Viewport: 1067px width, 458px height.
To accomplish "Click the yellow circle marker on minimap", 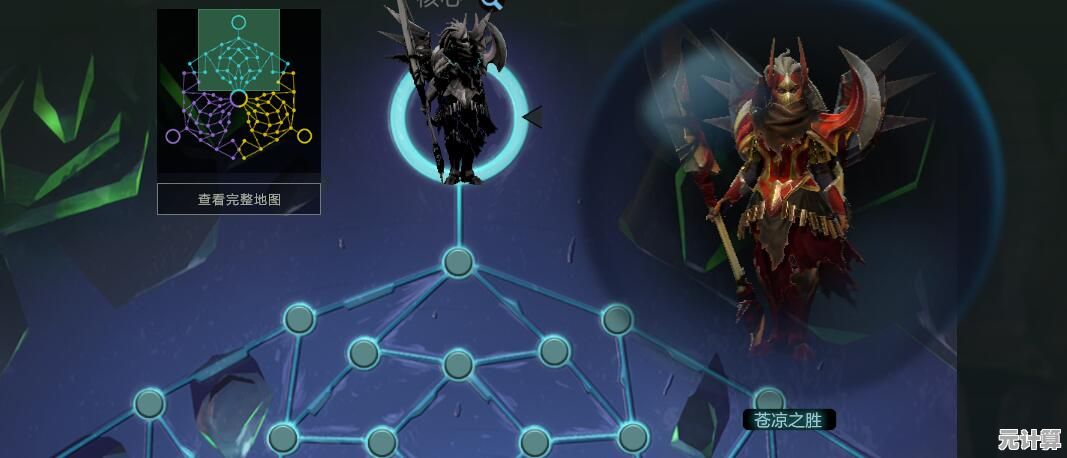I will pyautogui.click(x=304, y=136).
